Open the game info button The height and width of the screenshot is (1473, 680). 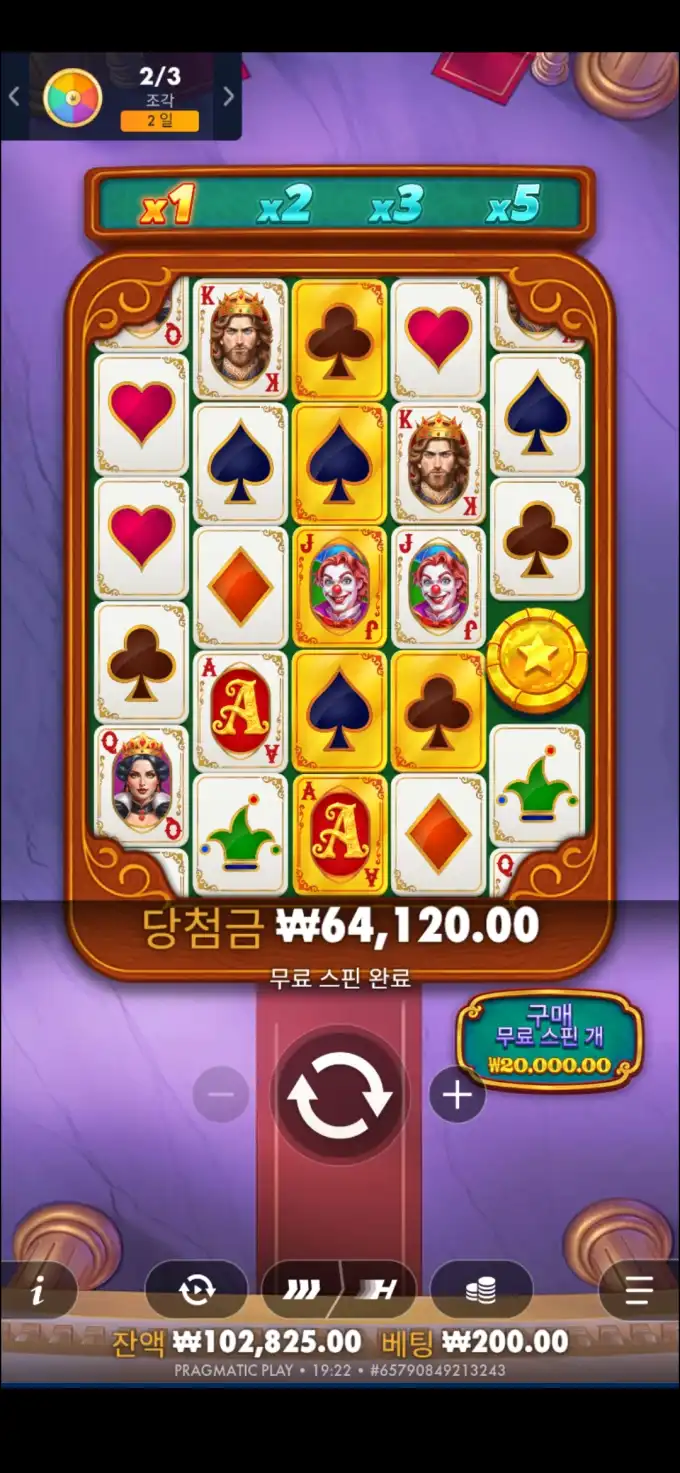pyautogui.click(x=38, y=1291)
